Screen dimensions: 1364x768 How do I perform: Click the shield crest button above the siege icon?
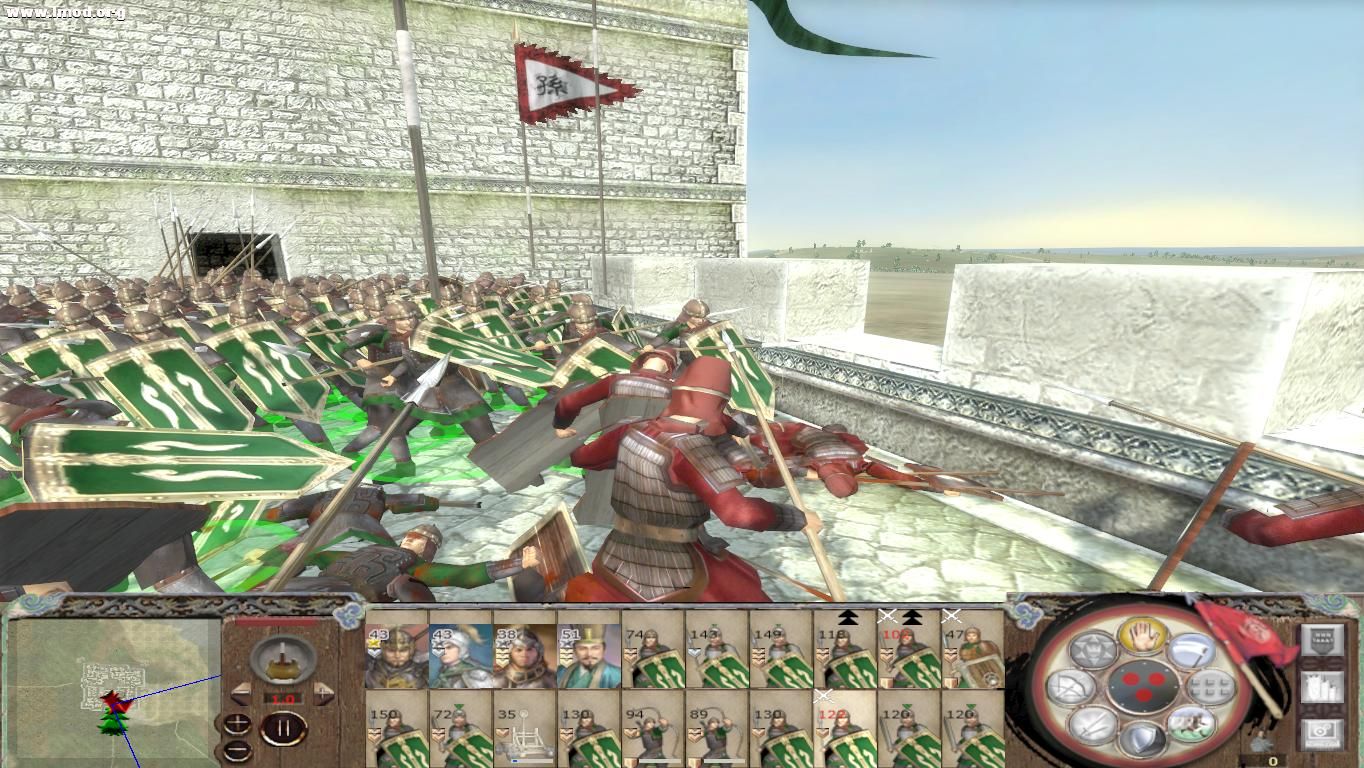[x=1321, y=639]
